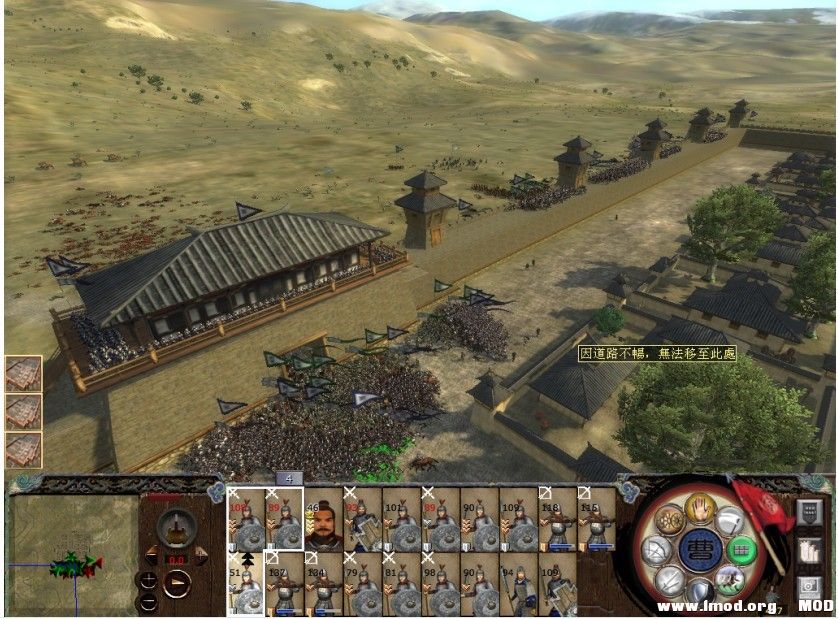The image size is (838, 619).
Task: Click the golden hand halt command
Action: 699,509
